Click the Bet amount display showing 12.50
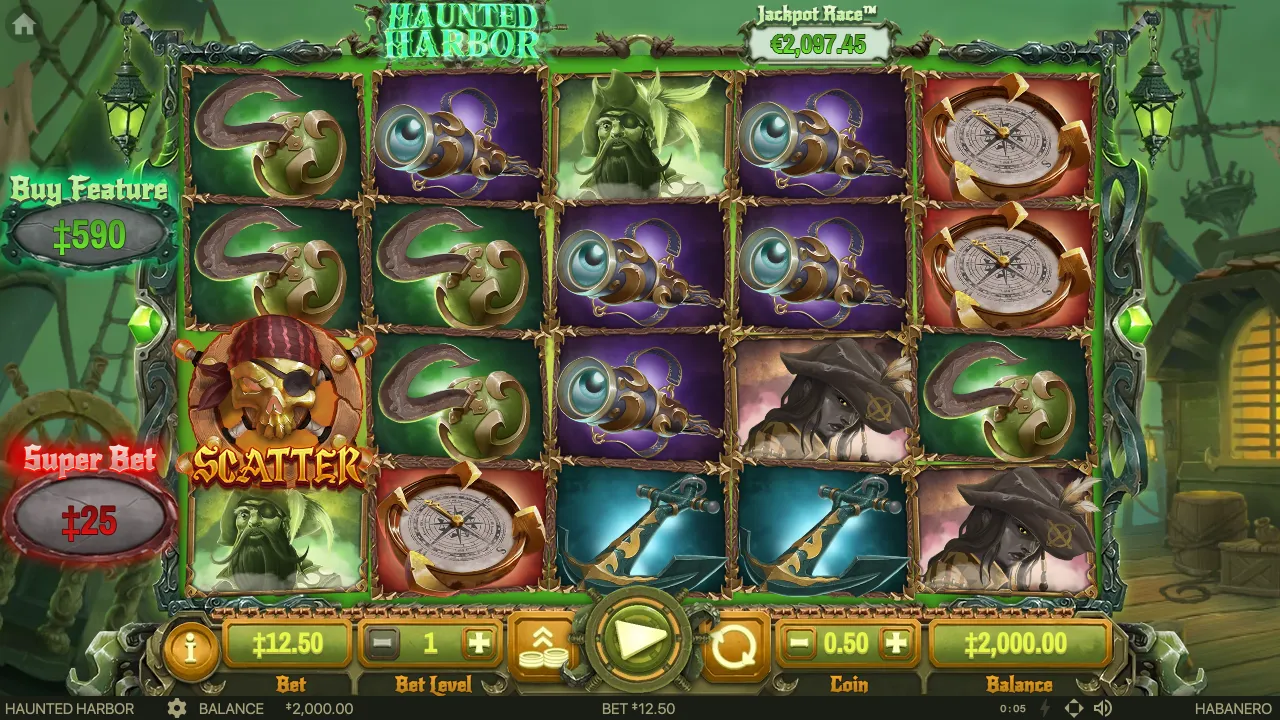 (291, 645)
